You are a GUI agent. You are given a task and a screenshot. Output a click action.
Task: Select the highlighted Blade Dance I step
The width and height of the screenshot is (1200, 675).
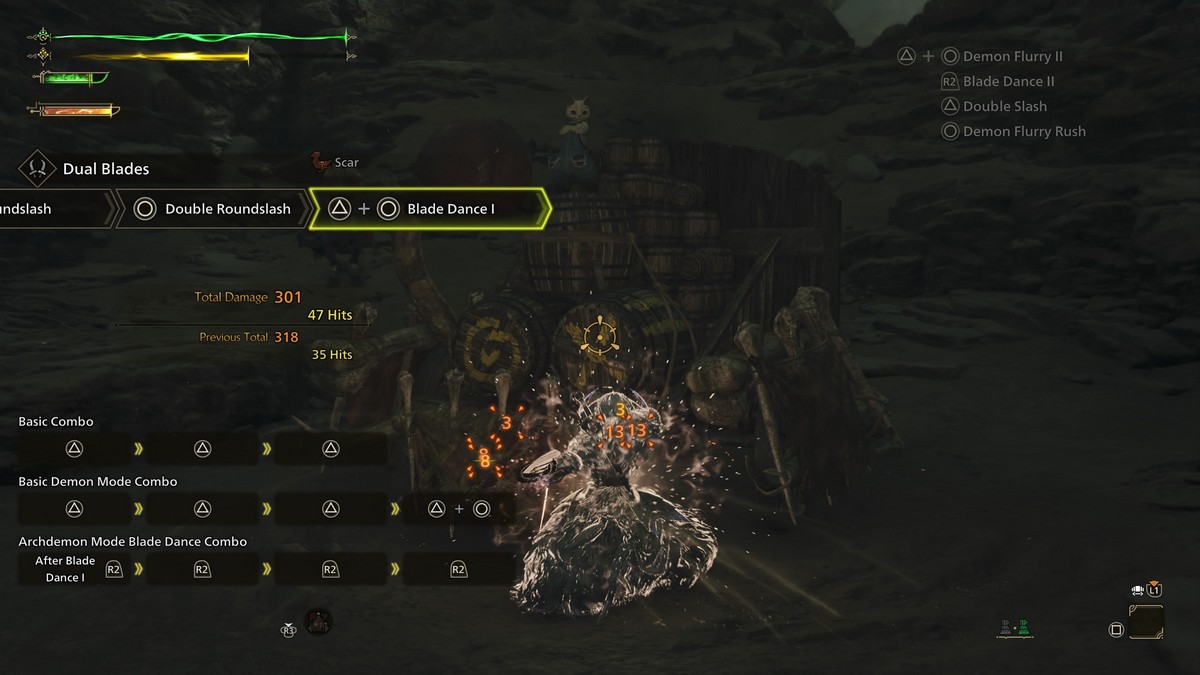(x=430, y=209)
